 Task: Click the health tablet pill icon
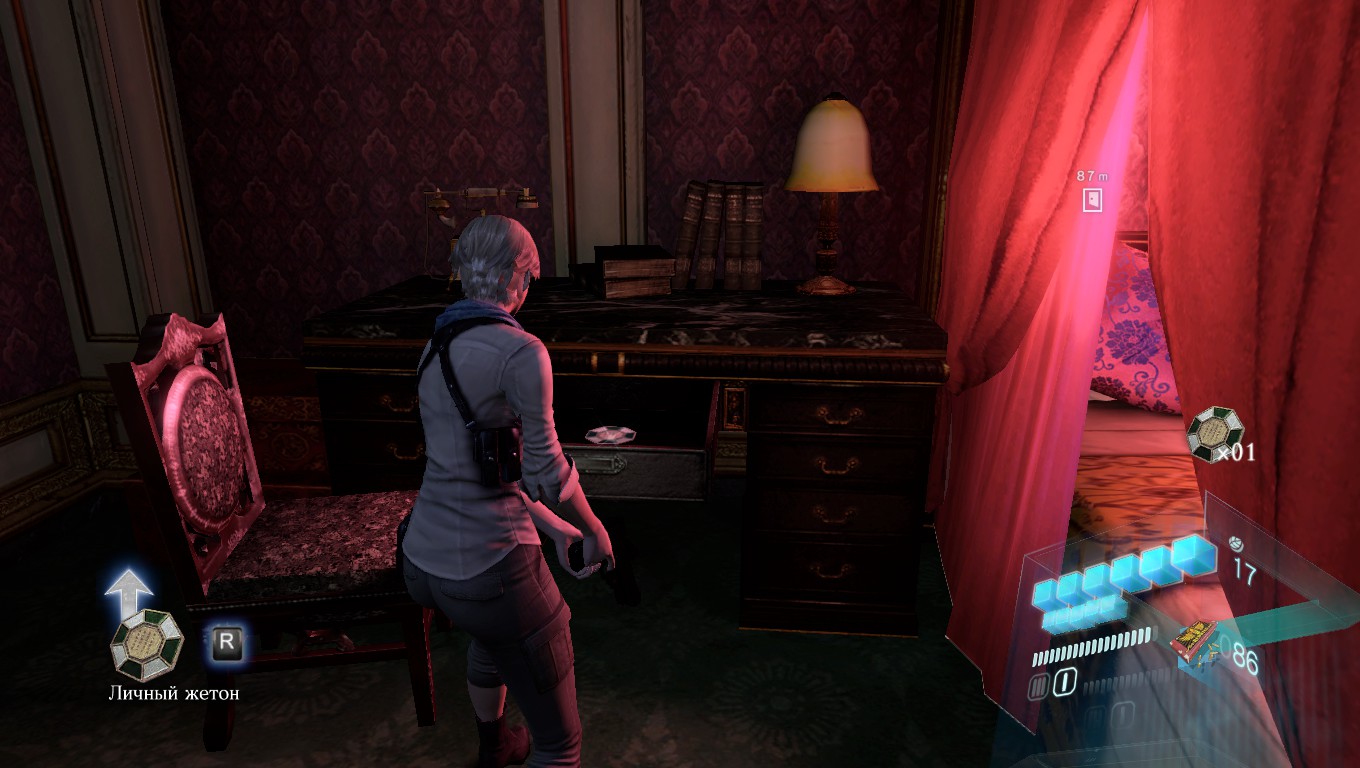(1235, 545)
